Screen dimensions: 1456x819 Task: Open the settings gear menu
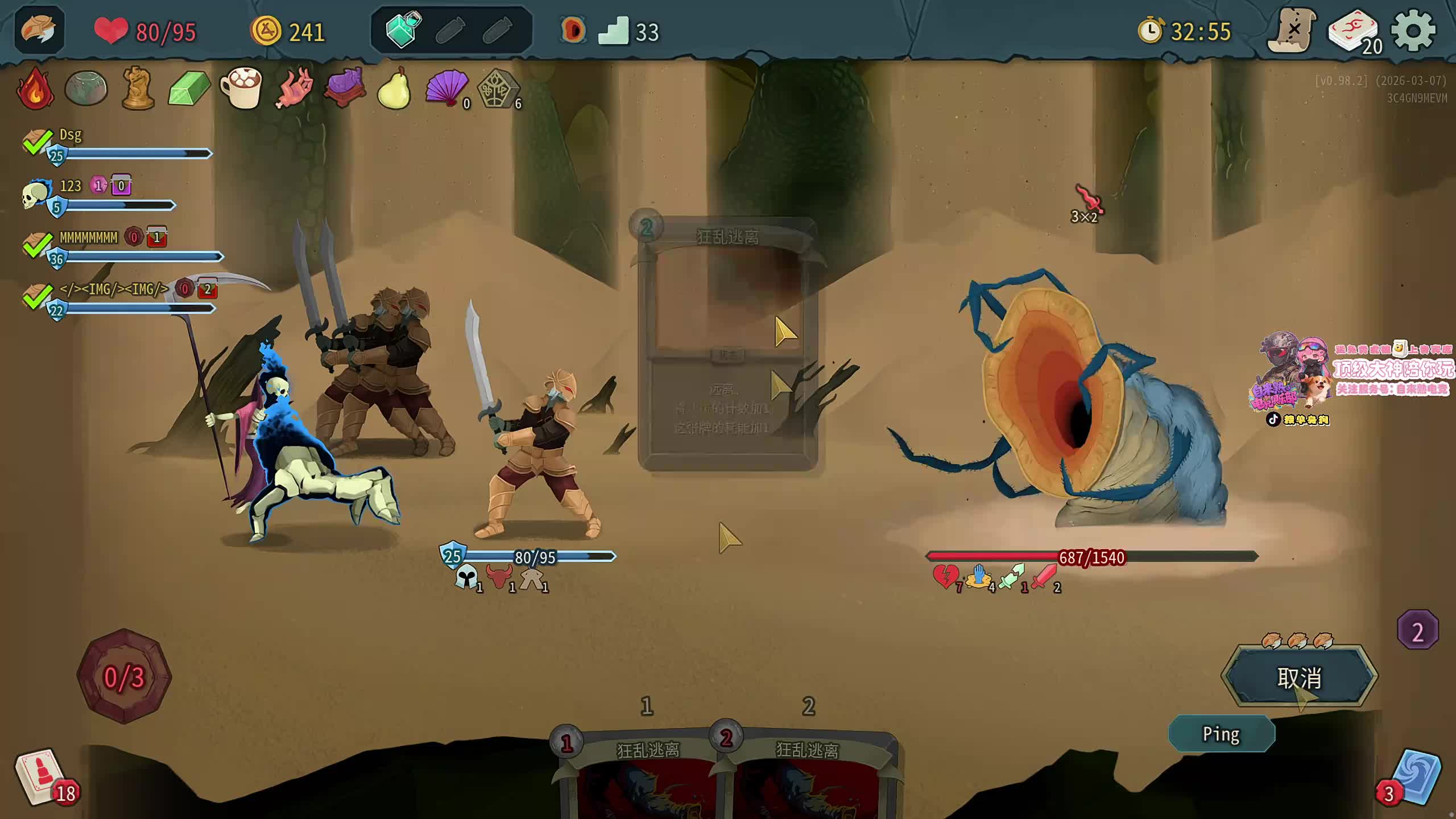(1413, 31)
